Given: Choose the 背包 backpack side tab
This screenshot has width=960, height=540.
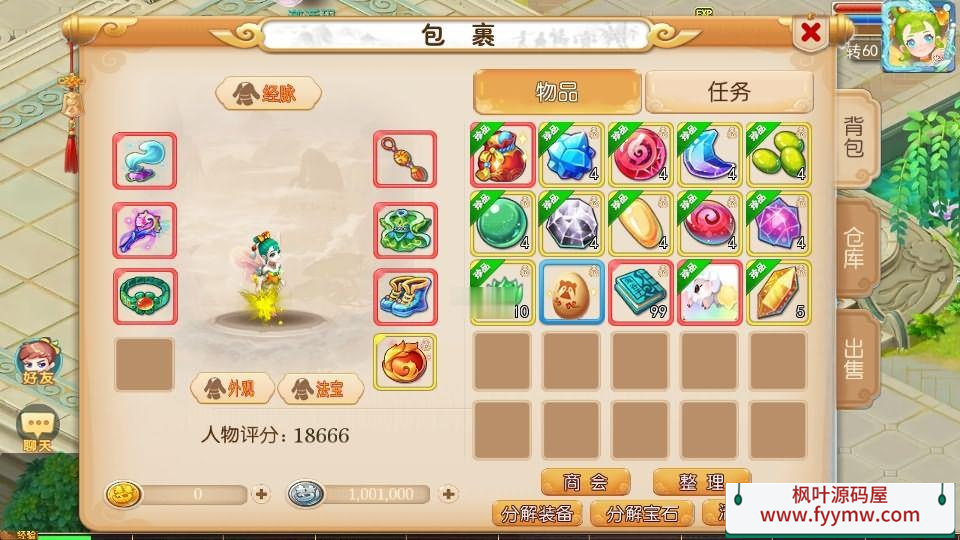Looking at the screenshot, I should coord(855,137).
